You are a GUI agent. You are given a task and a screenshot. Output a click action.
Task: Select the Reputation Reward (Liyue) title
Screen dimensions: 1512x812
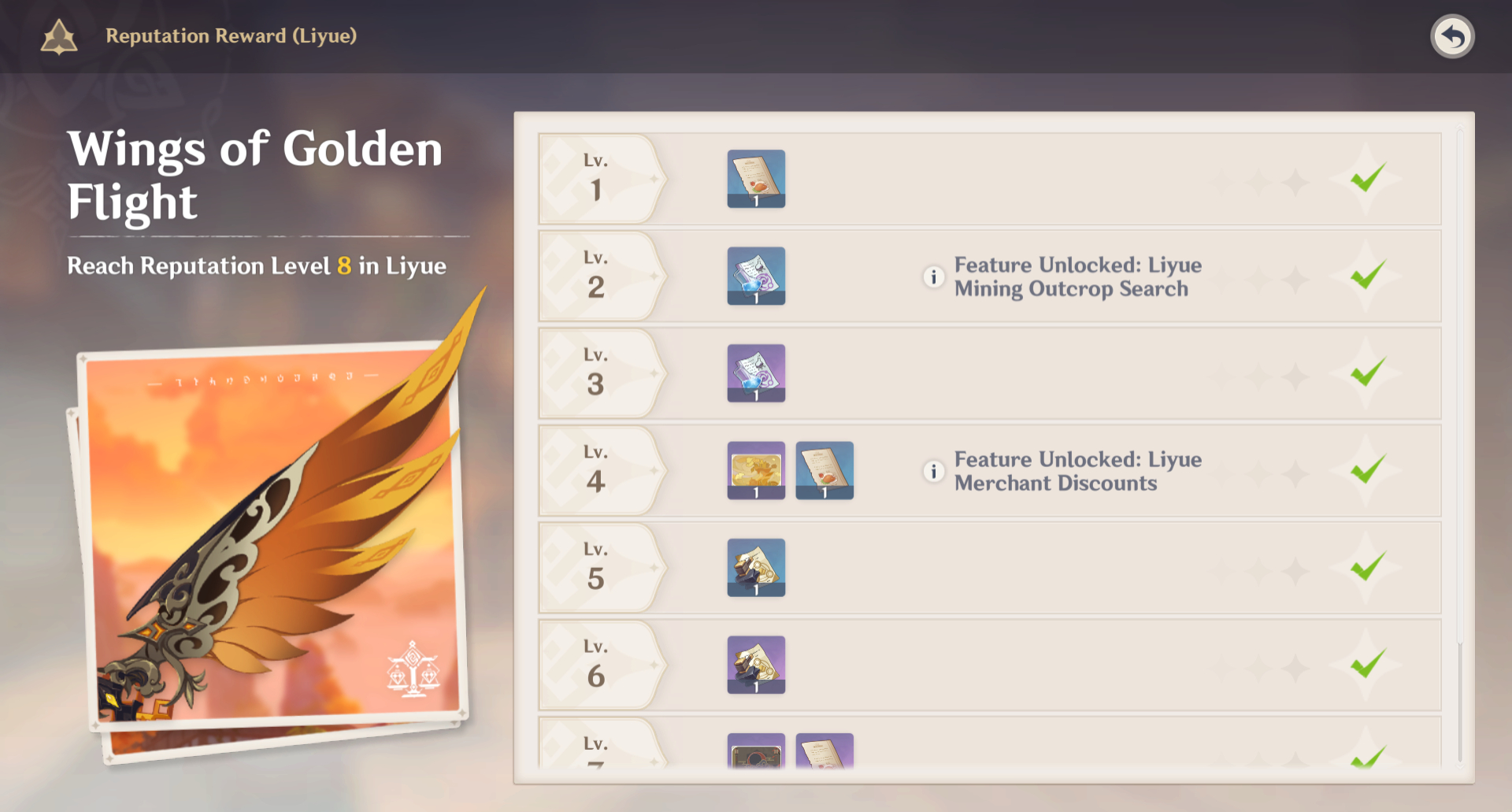[231, 35]
